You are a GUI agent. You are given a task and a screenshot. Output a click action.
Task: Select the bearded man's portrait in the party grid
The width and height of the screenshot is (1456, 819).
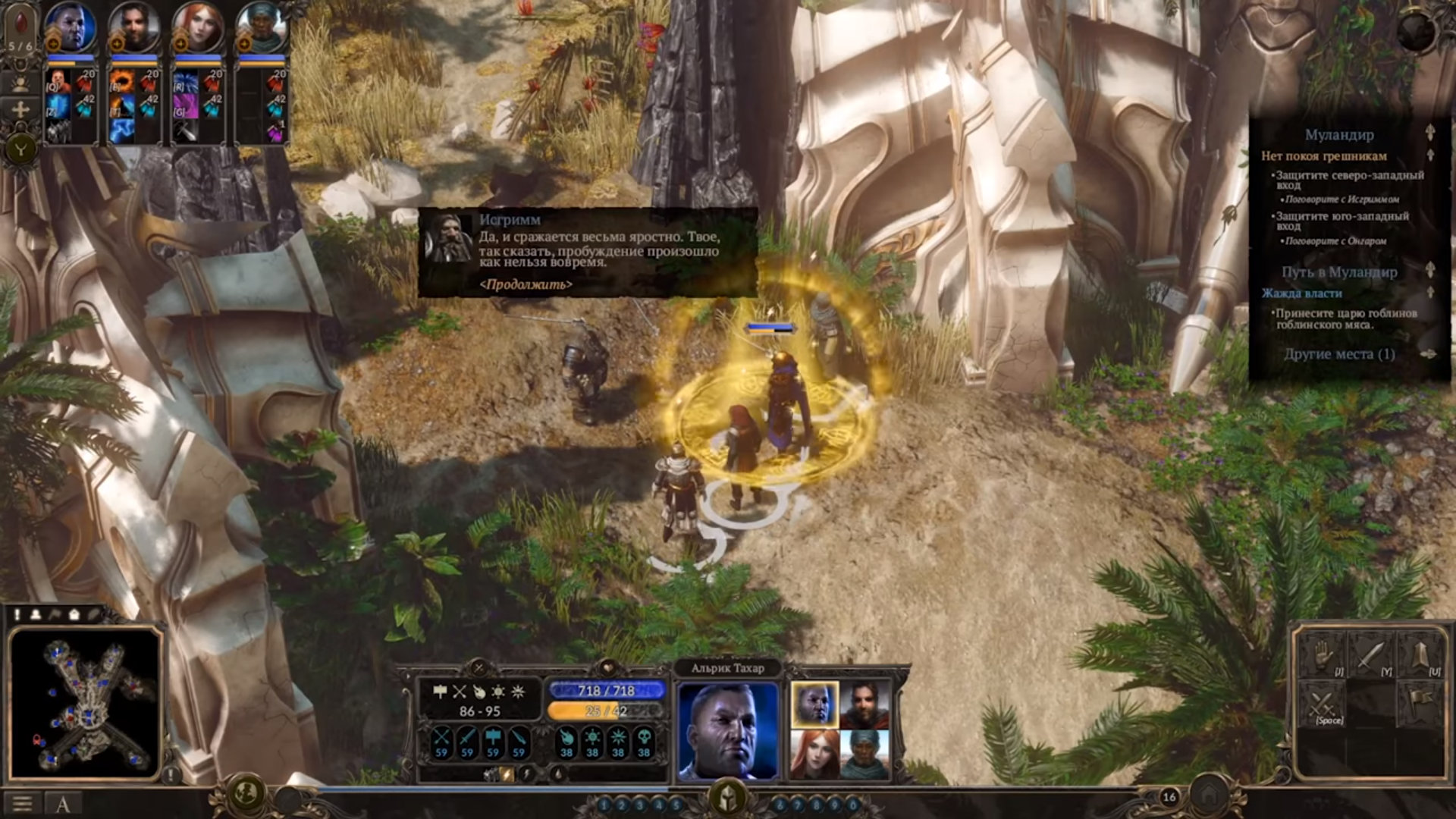pyautogui.click(x=864, y=704)
